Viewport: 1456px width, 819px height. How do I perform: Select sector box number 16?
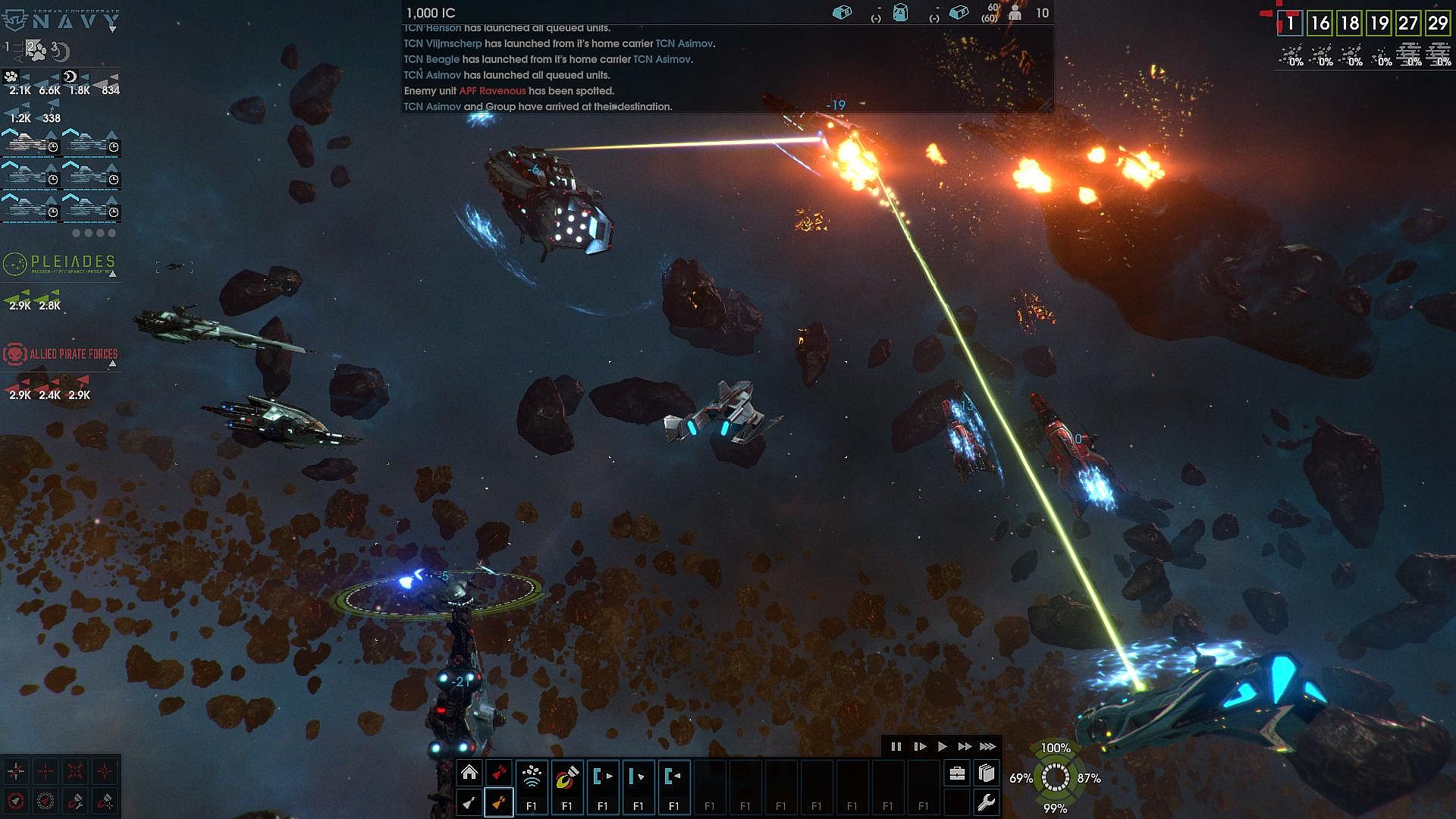(1320, 23)
